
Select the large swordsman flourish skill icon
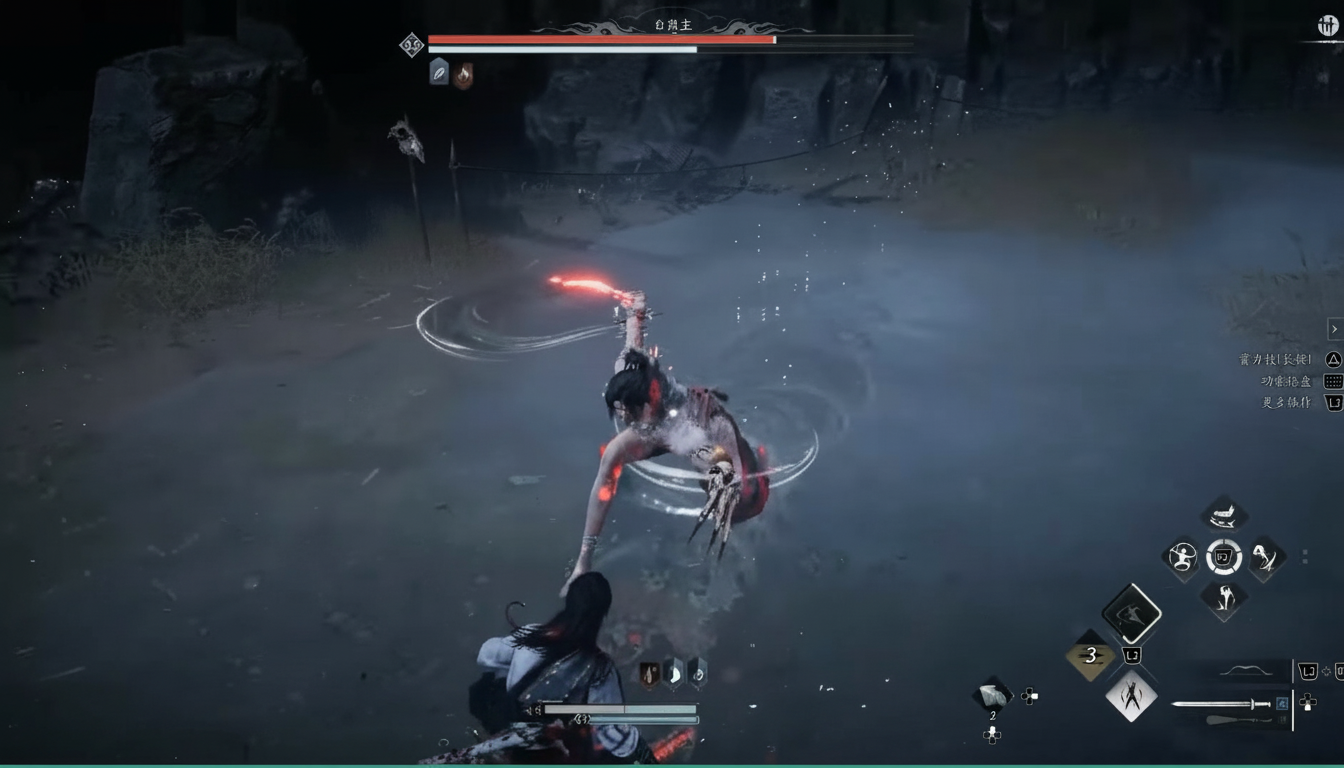(1133, 614)
